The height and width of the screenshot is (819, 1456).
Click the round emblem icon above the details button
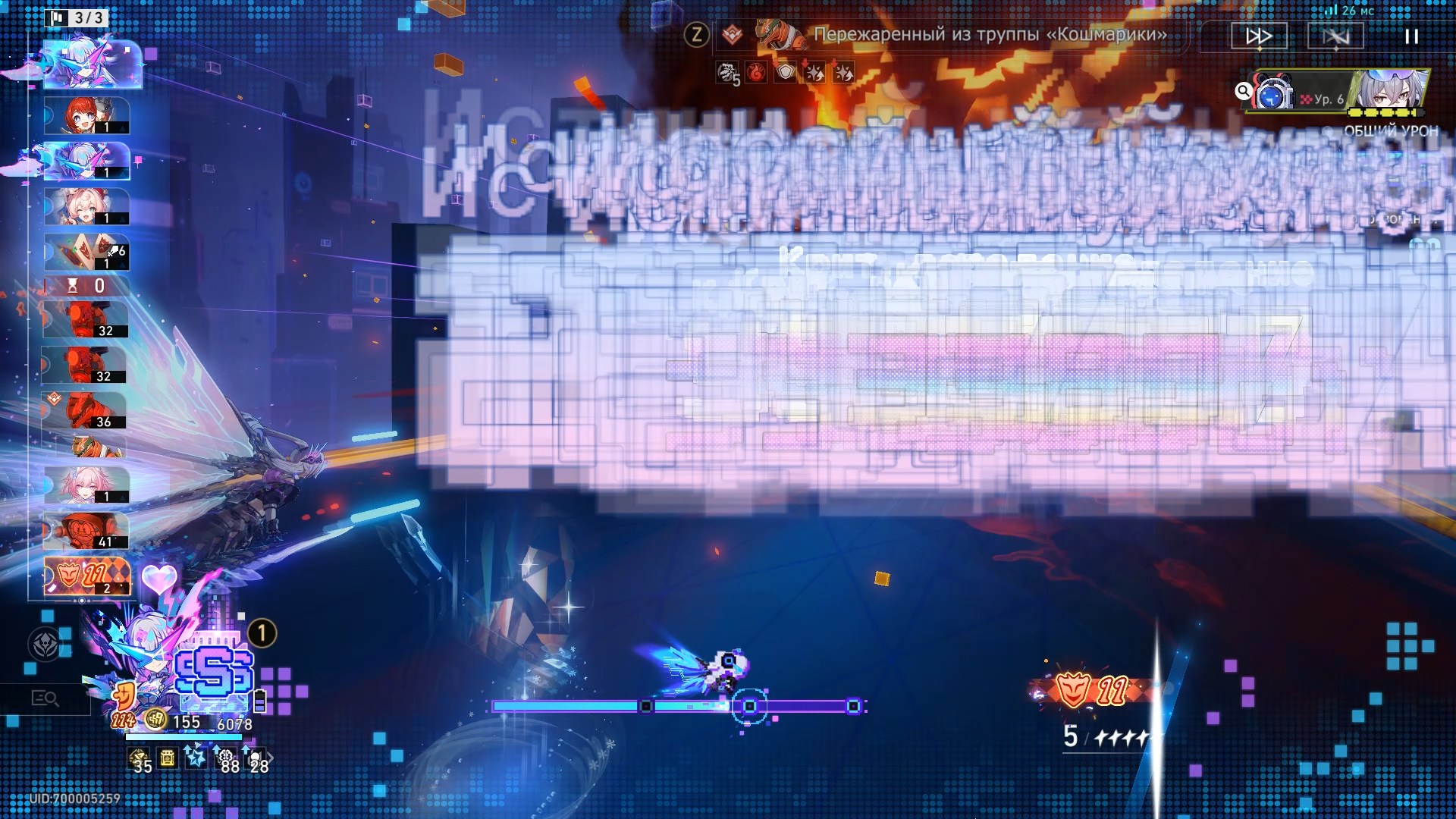[45, 645]
